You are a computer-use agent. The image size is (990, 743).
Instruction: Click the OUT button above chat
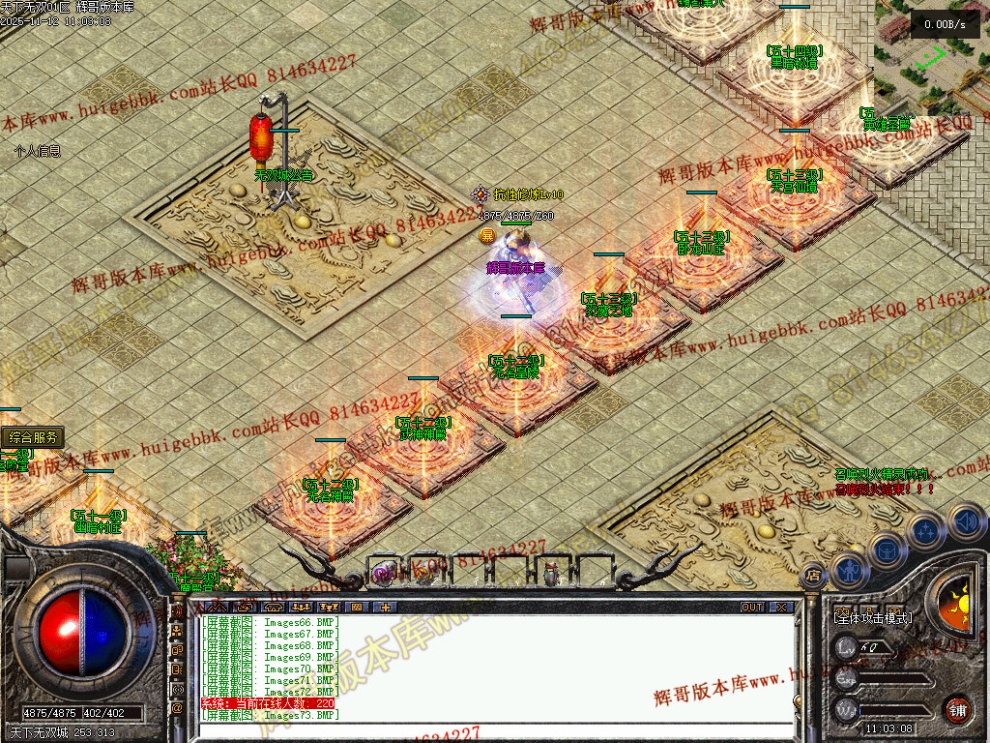tap(752, 606)
